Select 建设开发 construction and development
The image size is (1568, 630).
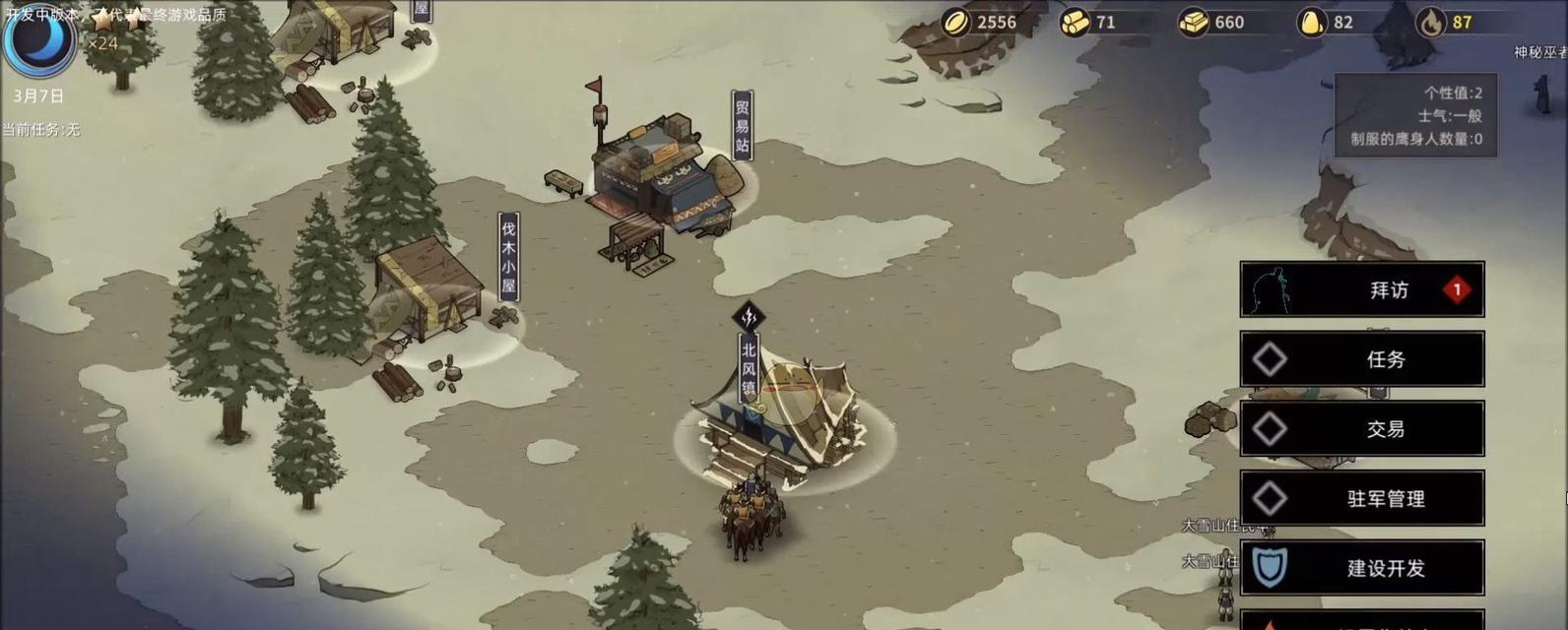coord(1361,568)
